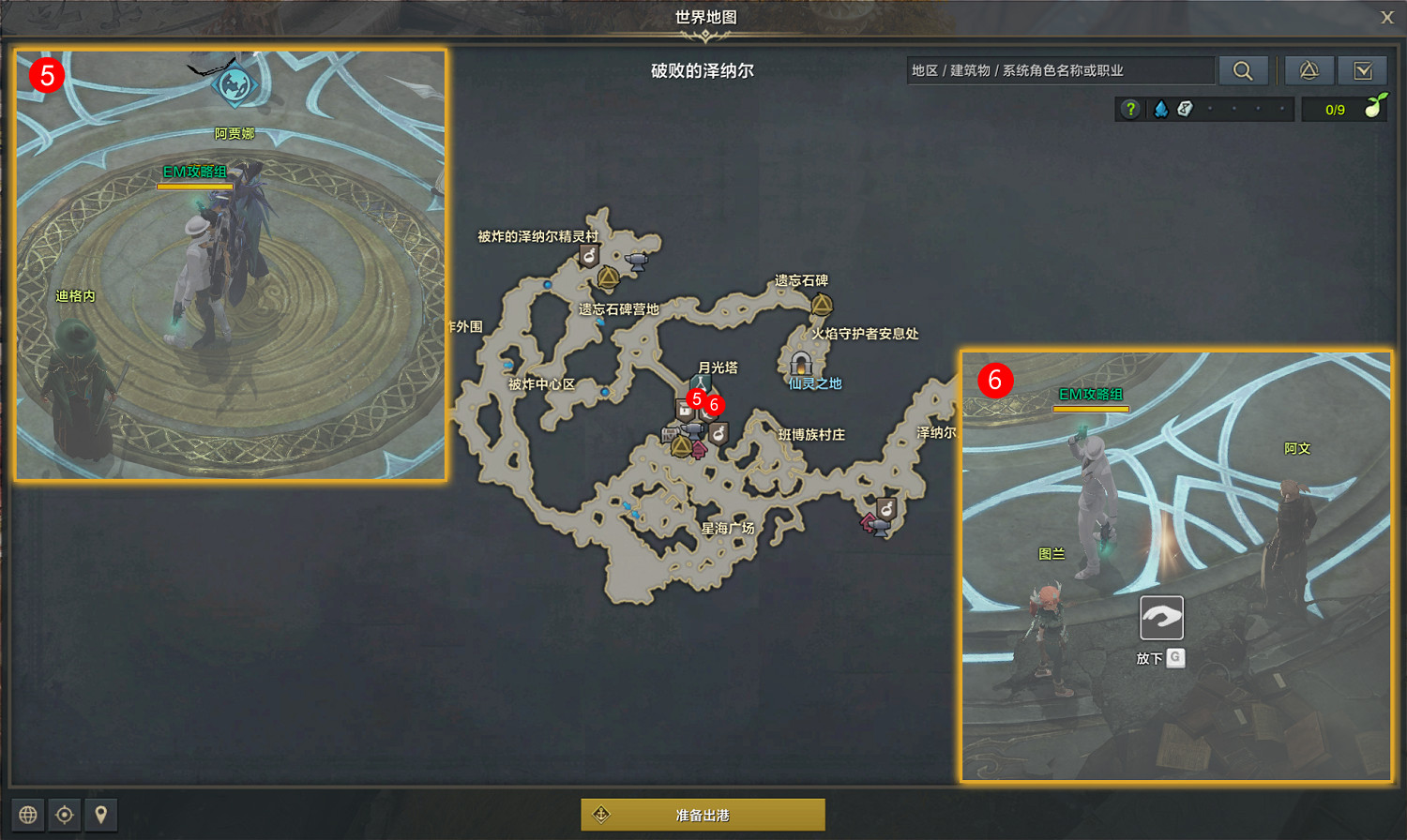Open the map marker checklist icon at top right

click(1363, 70)
